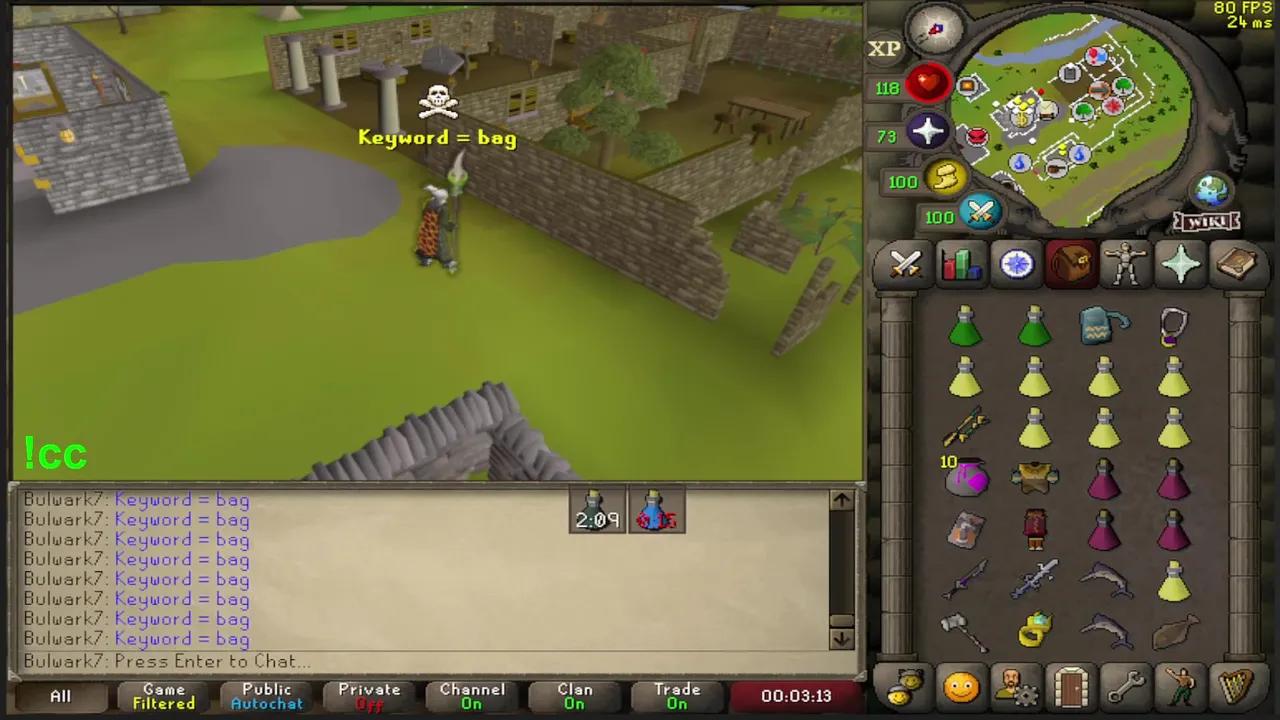The width and height of the screenshot is (1280, 720).
Task: Open the Prayer tab
Action: 1180,263
